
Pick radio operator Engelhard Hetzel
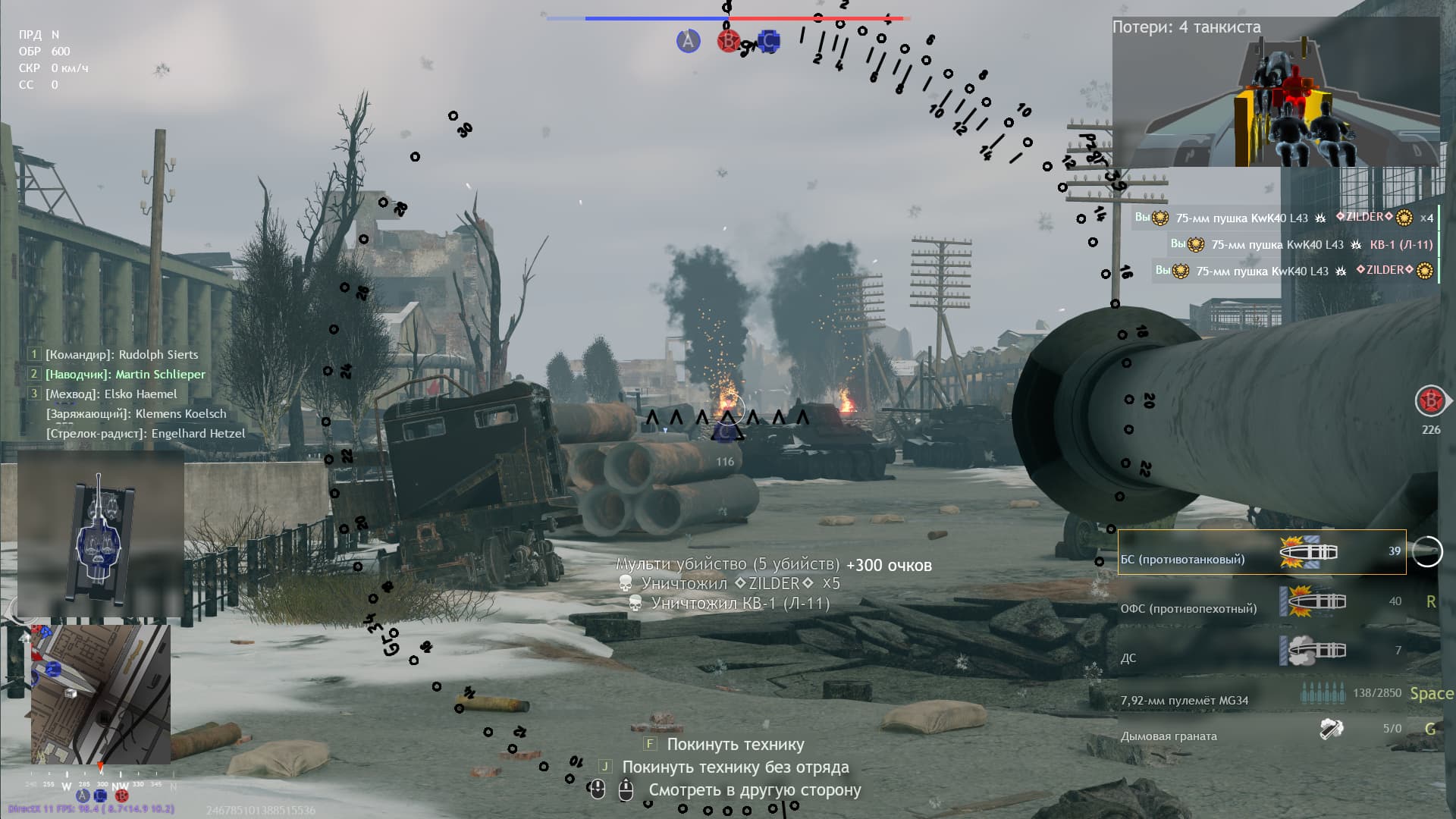[146, 434]
